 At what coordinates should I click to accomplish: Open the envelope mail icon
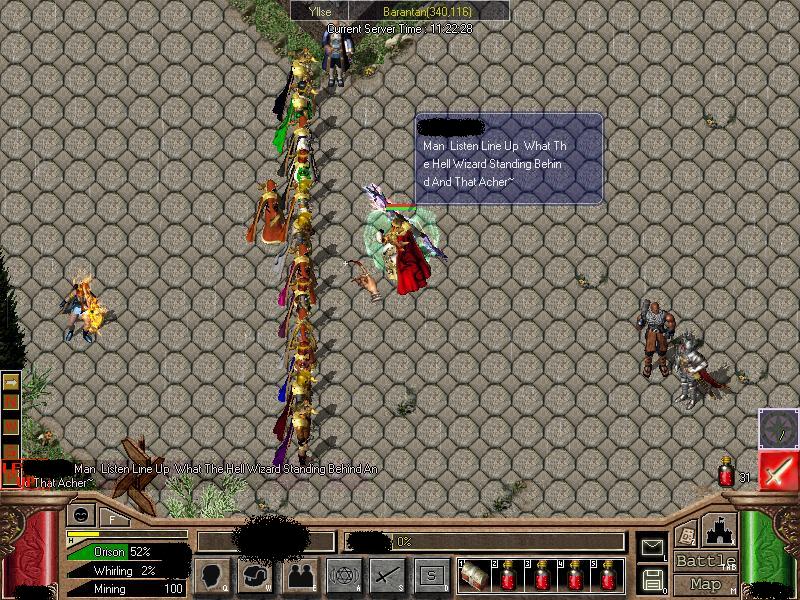(652, 547)
